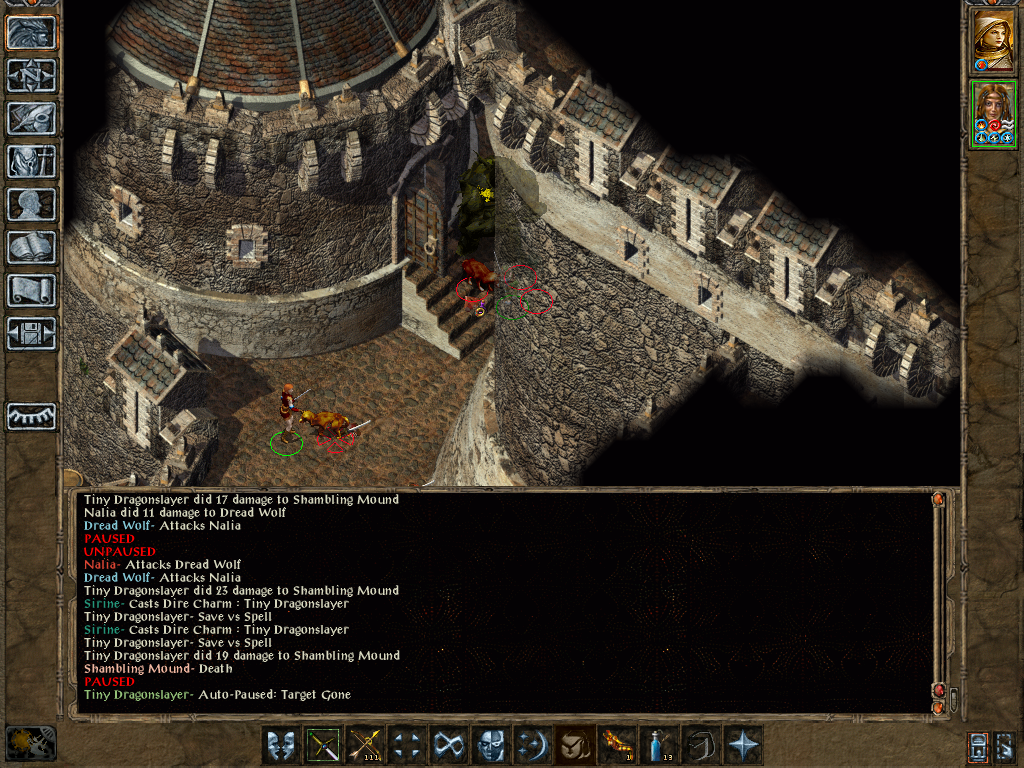Open the area map screen

click(x=31, y=75)
